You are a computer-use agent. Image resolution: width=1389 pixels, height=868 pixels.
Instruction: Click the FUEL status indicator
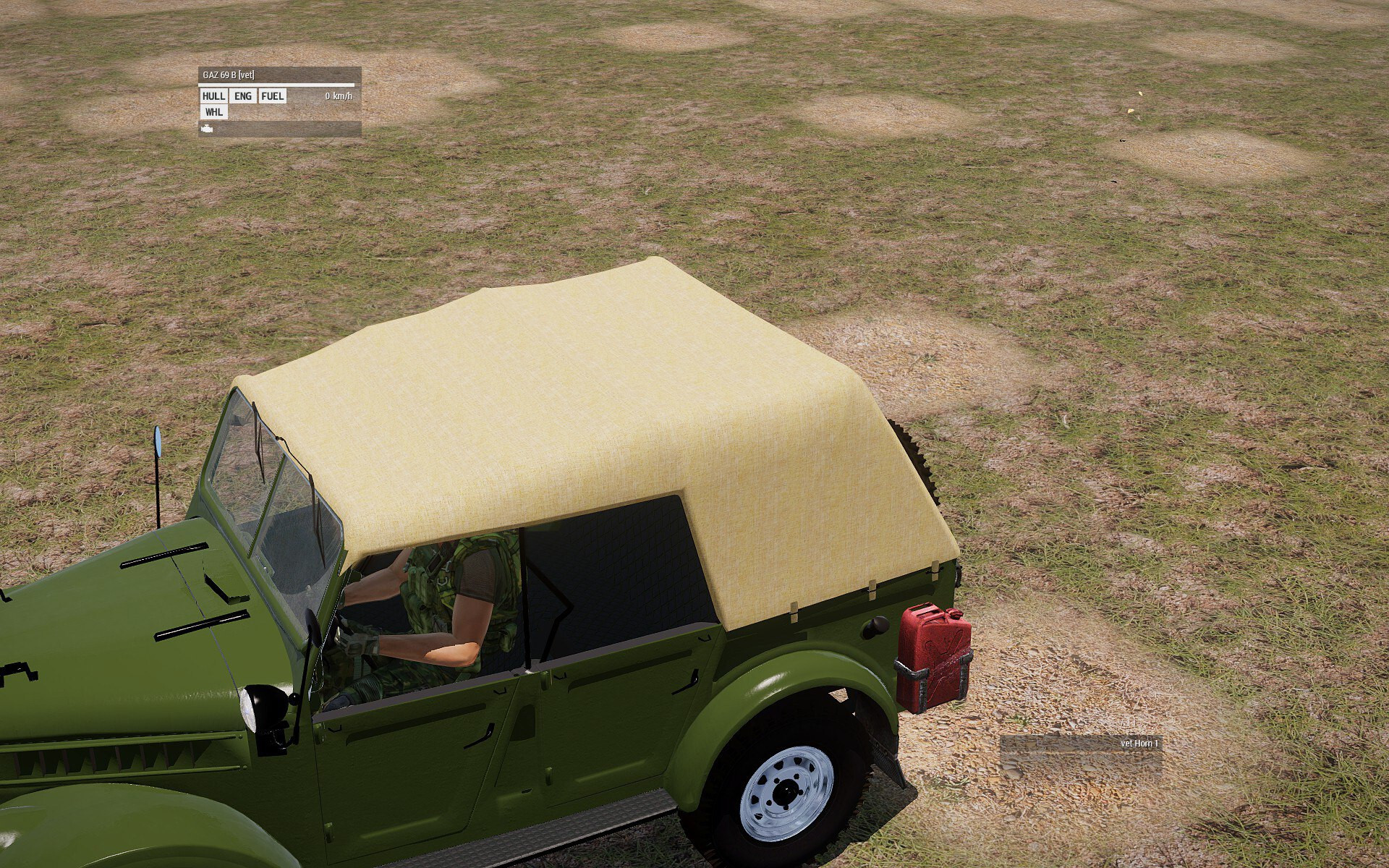point(273,96)
